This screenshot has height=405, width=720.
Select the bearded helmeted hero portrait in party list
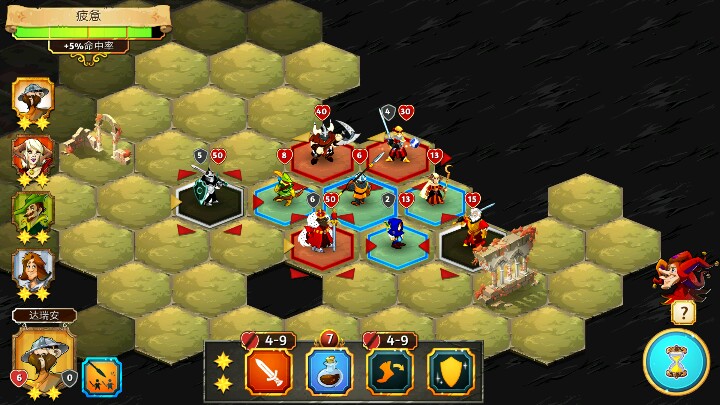pyautogui.click(x=32, y=98)
